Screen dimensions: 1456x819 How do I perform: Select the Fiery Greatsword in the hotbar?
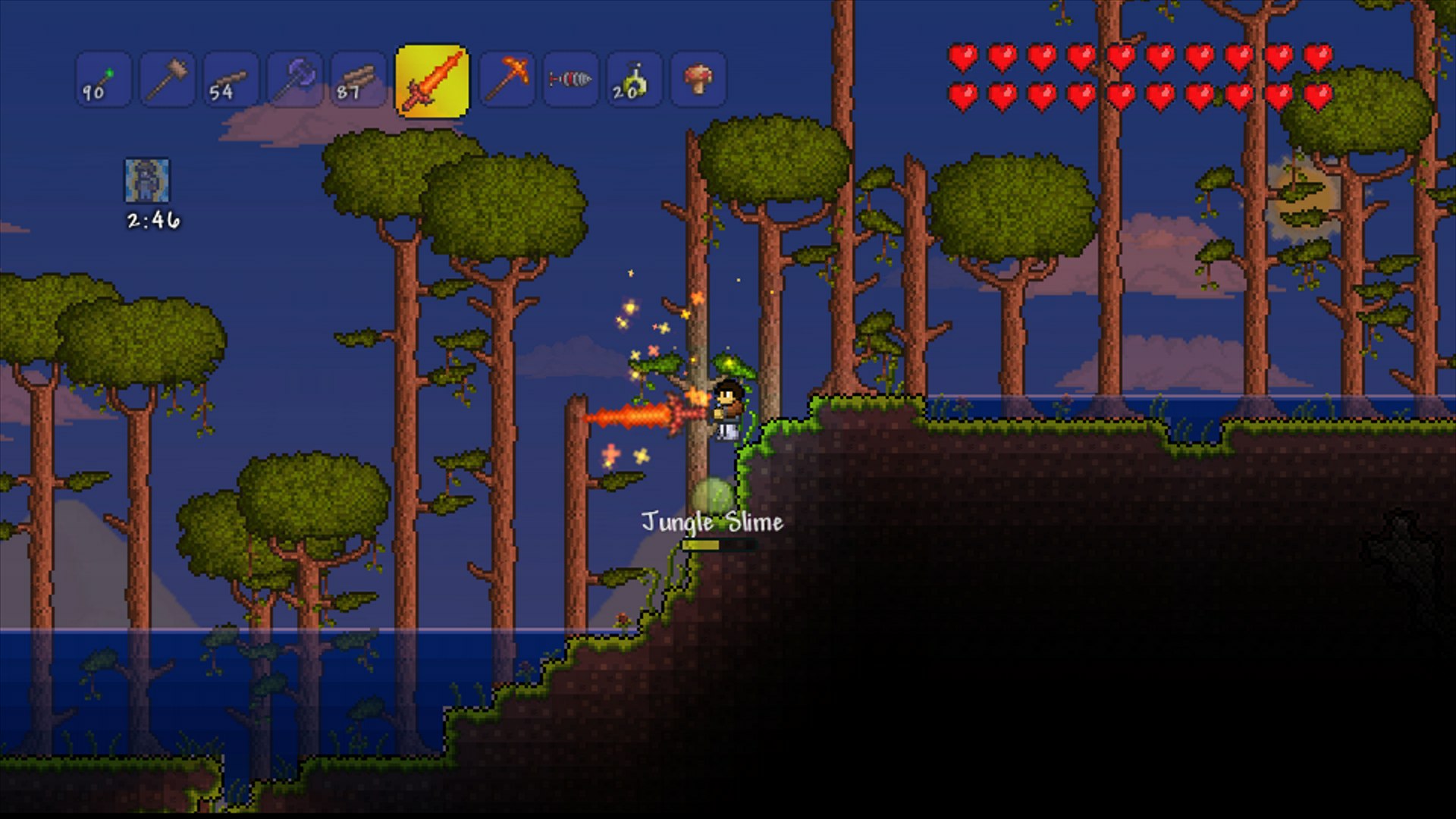tap(430, 78)
